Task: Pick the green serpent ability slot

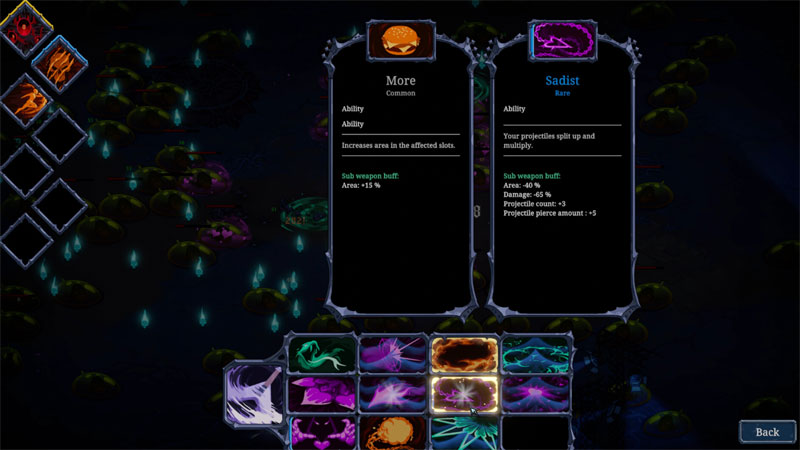Action: [x=321, y=355]
